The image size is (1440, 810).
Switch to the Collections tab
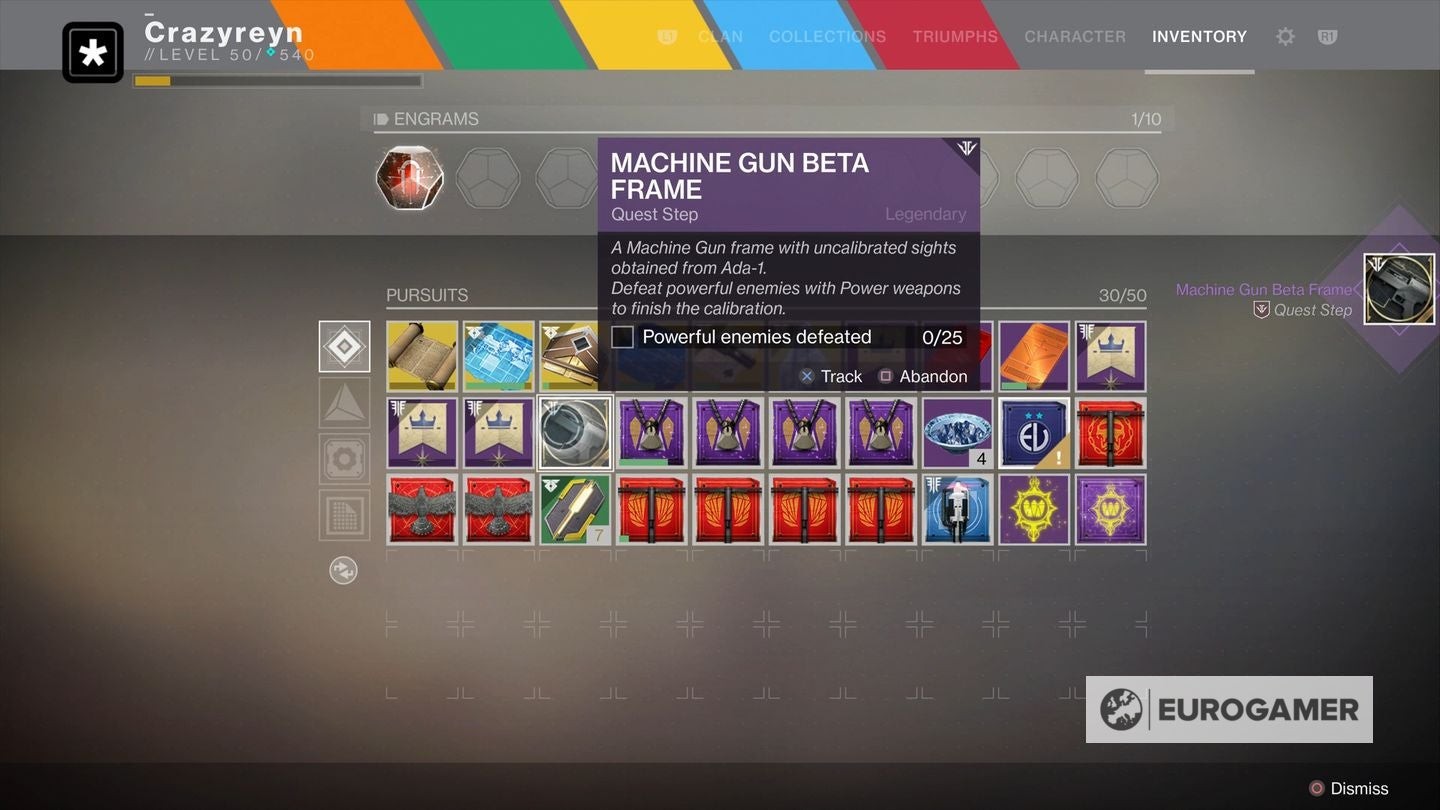tap(827, 37)
